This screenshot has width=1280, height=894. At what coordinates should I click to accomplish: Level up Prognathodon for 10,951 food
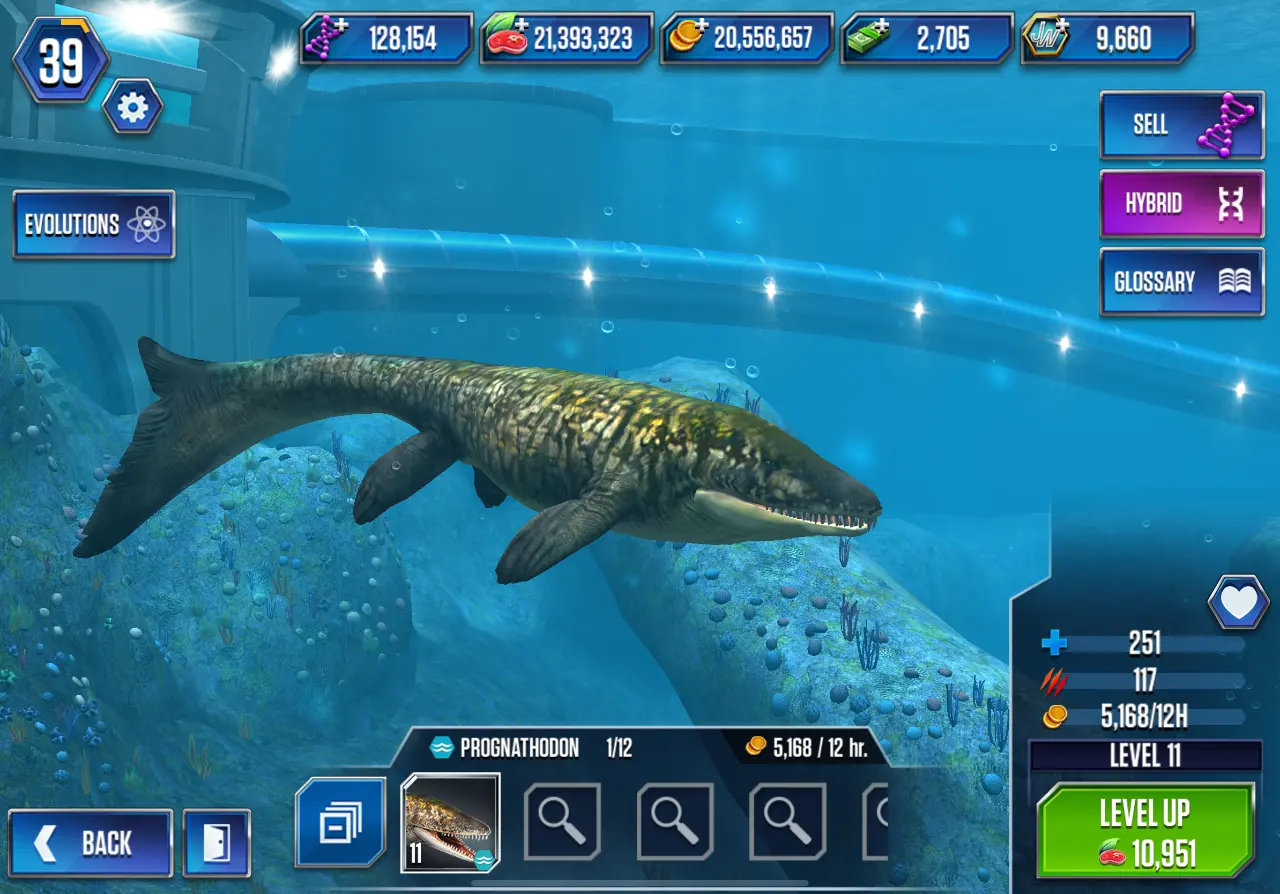(x=1145, y=831)
